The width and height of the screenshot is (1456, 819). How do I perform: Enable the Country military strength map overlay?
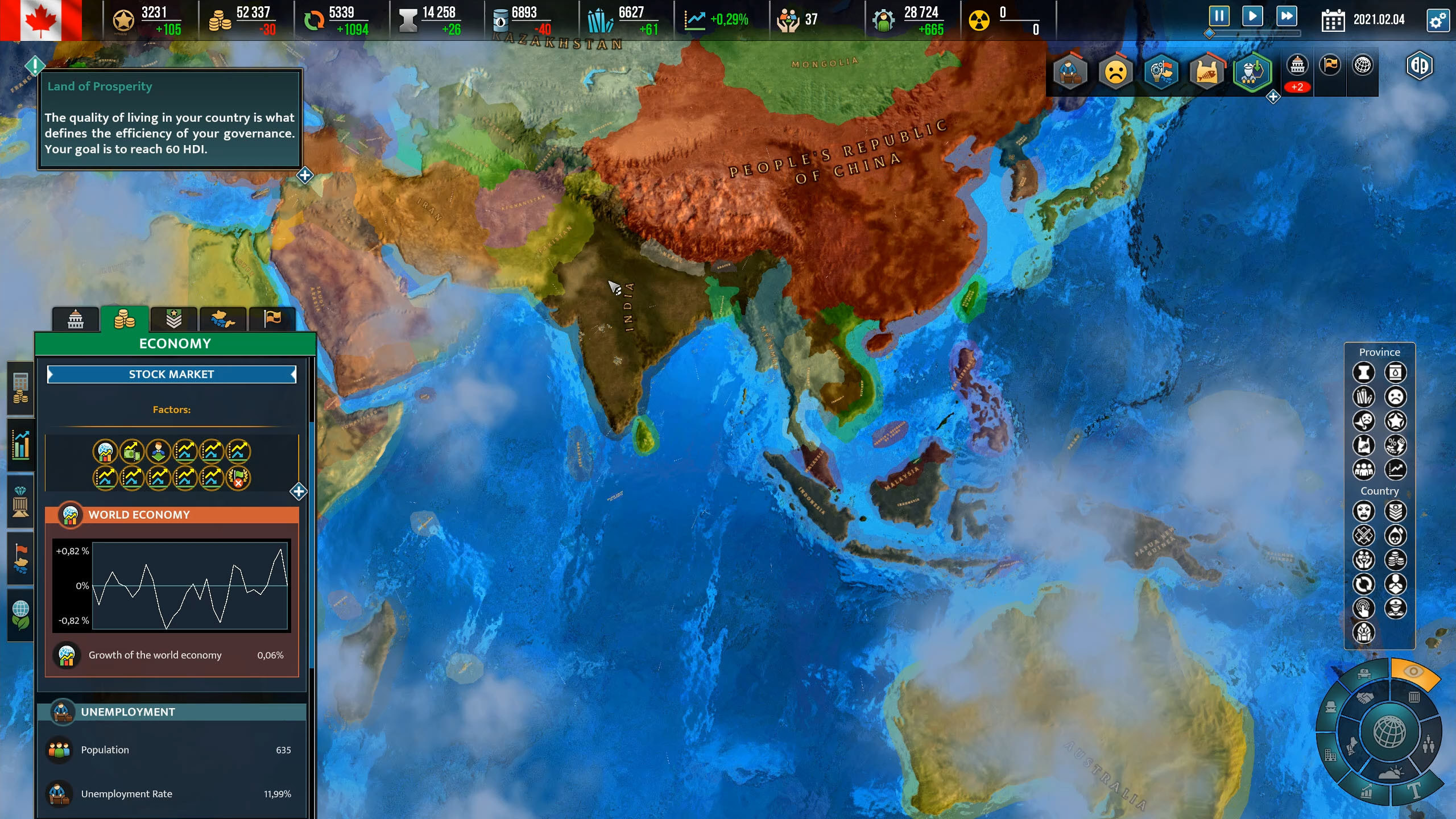1396,511
